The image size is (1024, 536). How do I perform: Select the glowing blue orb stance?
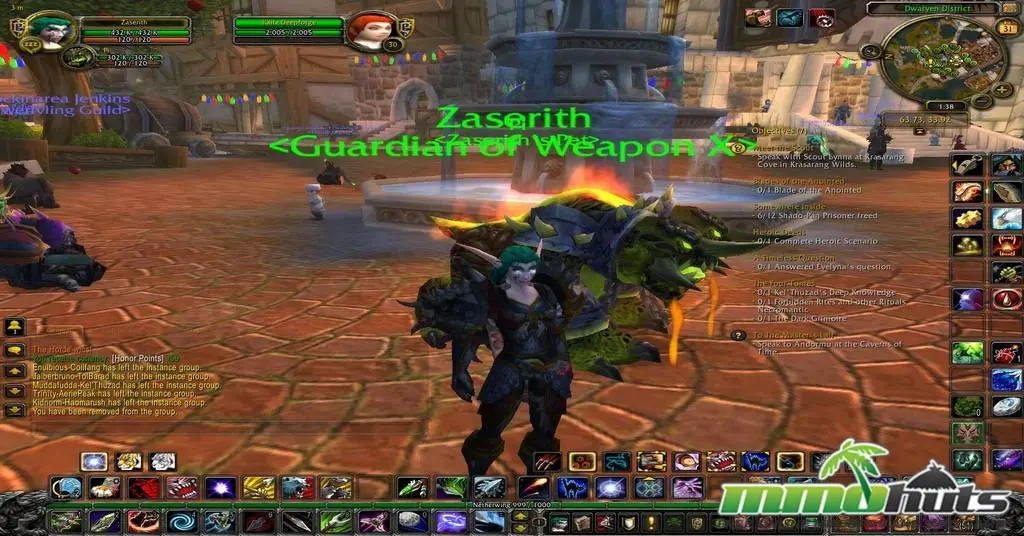point(94,461)
